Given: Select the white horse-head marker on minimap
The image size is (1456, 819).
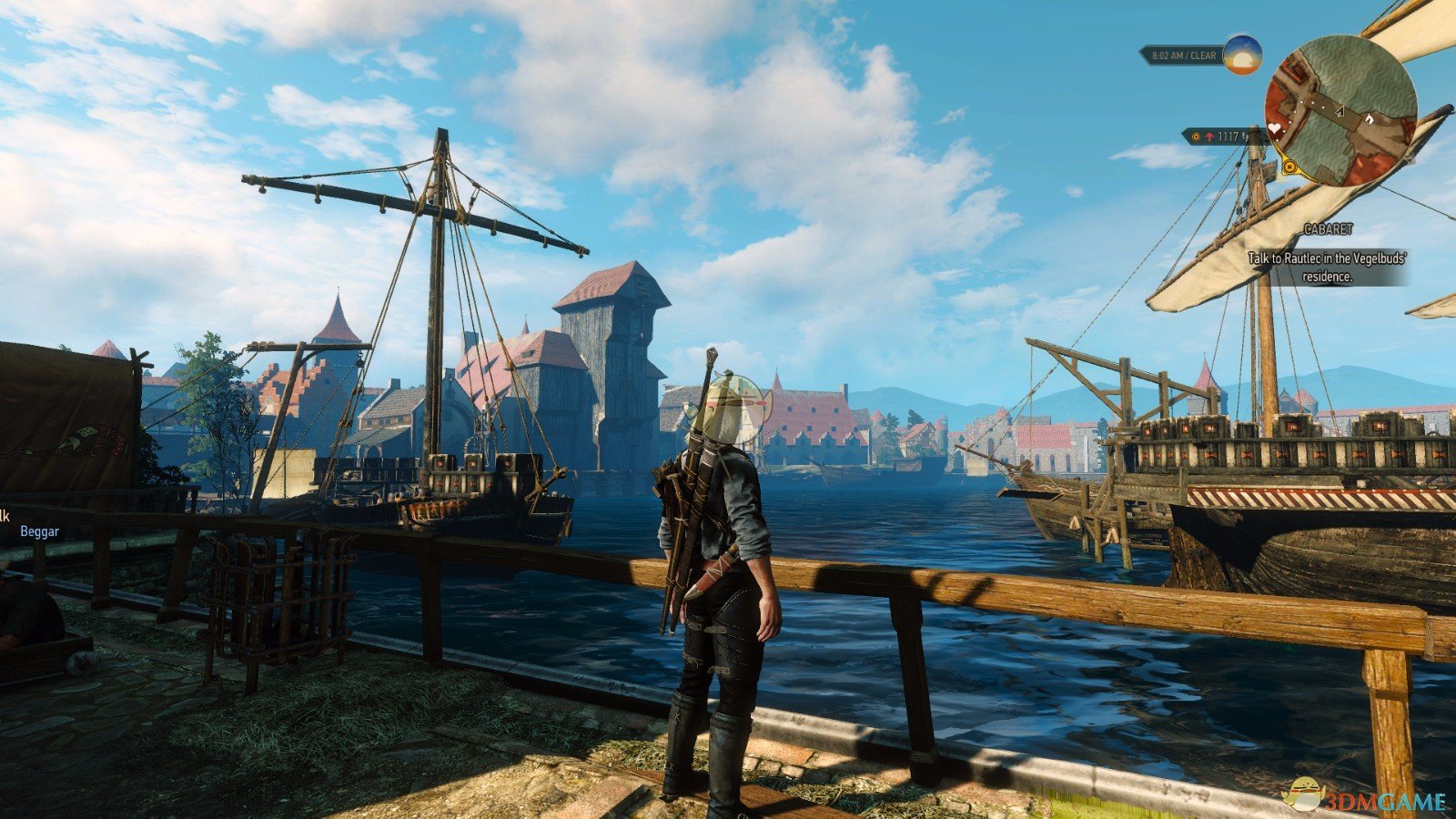Looking at the screenshot, I should (x=1368, y=118).
